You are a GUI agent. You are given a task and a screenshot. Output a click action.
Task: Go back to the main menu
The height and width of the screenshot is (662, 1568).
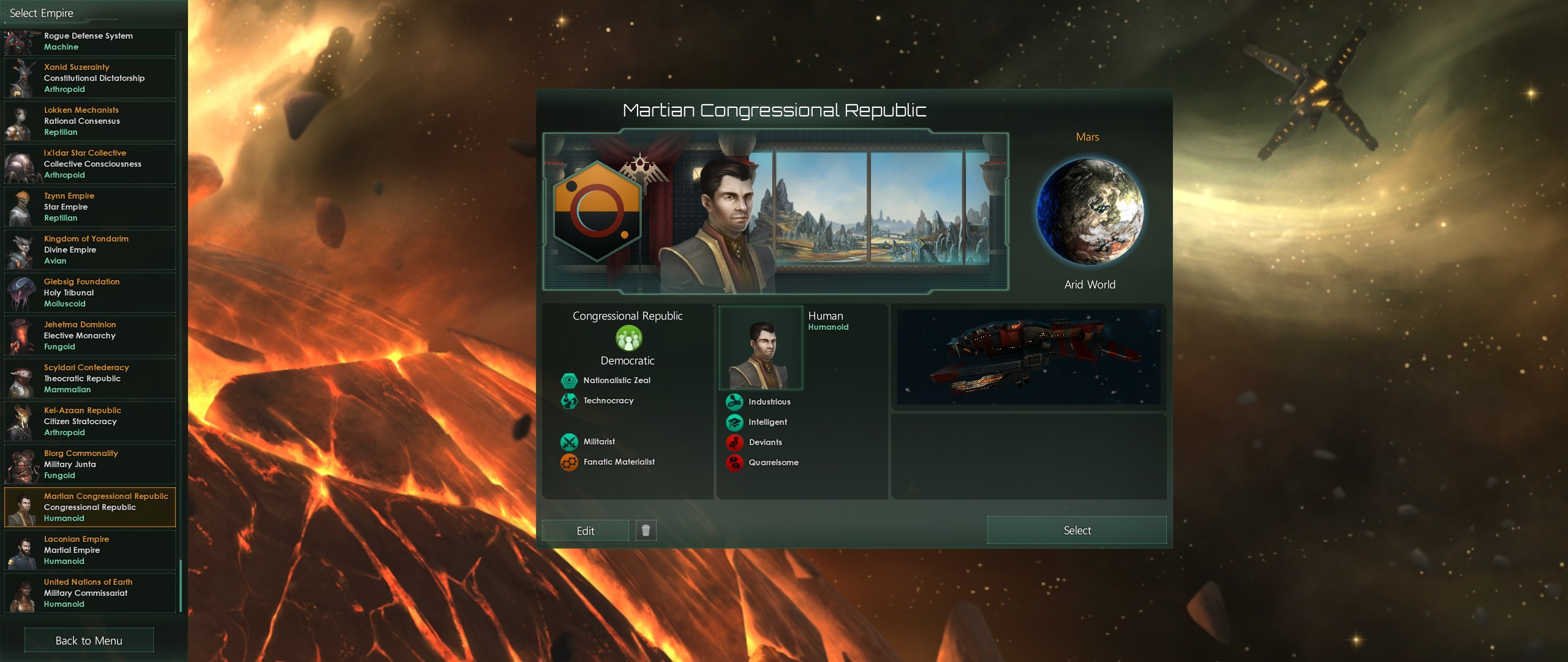pos(89,641)
